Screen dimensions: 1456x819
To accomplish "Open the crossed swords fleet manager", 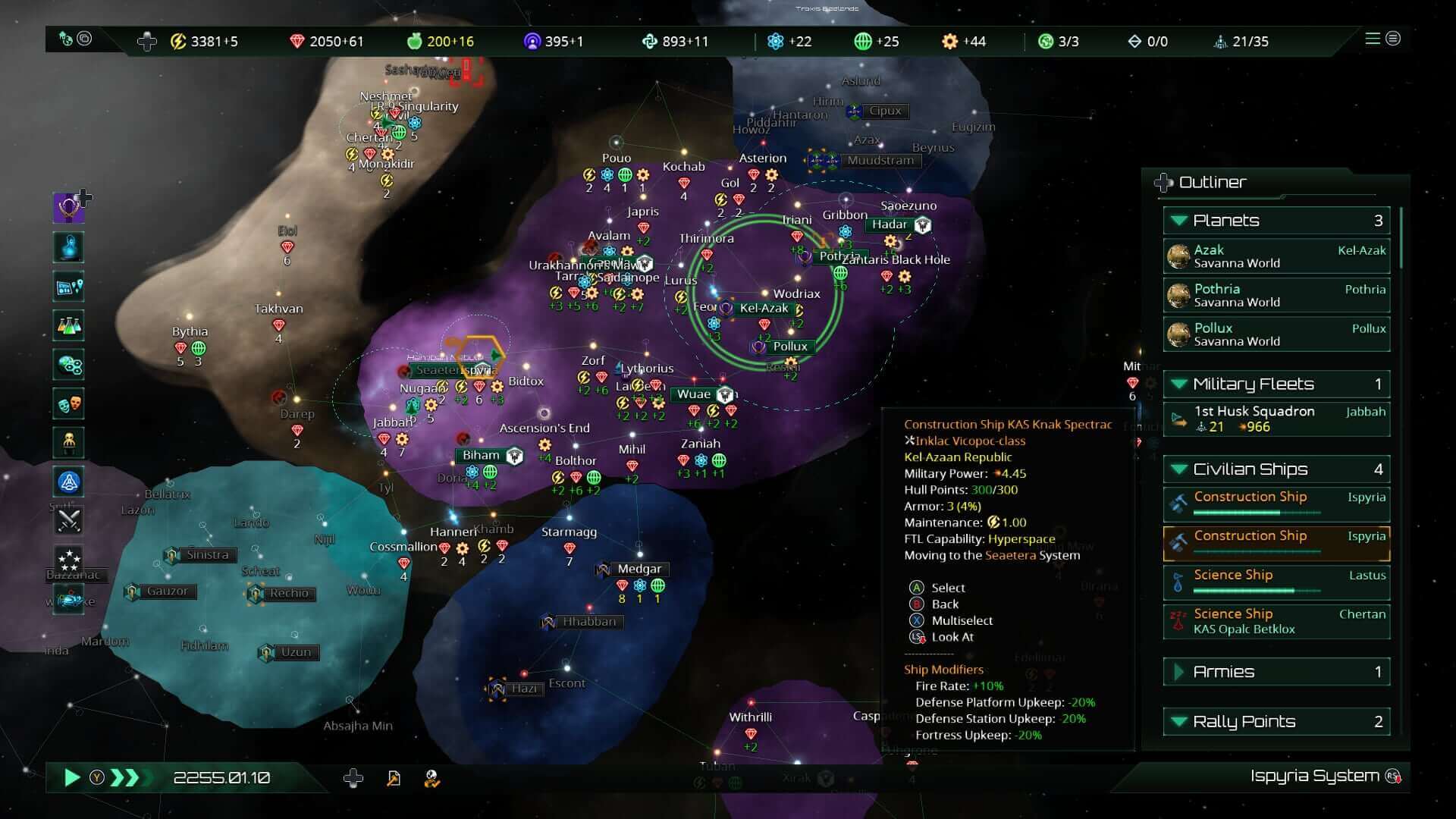I will tap(69, 520).
